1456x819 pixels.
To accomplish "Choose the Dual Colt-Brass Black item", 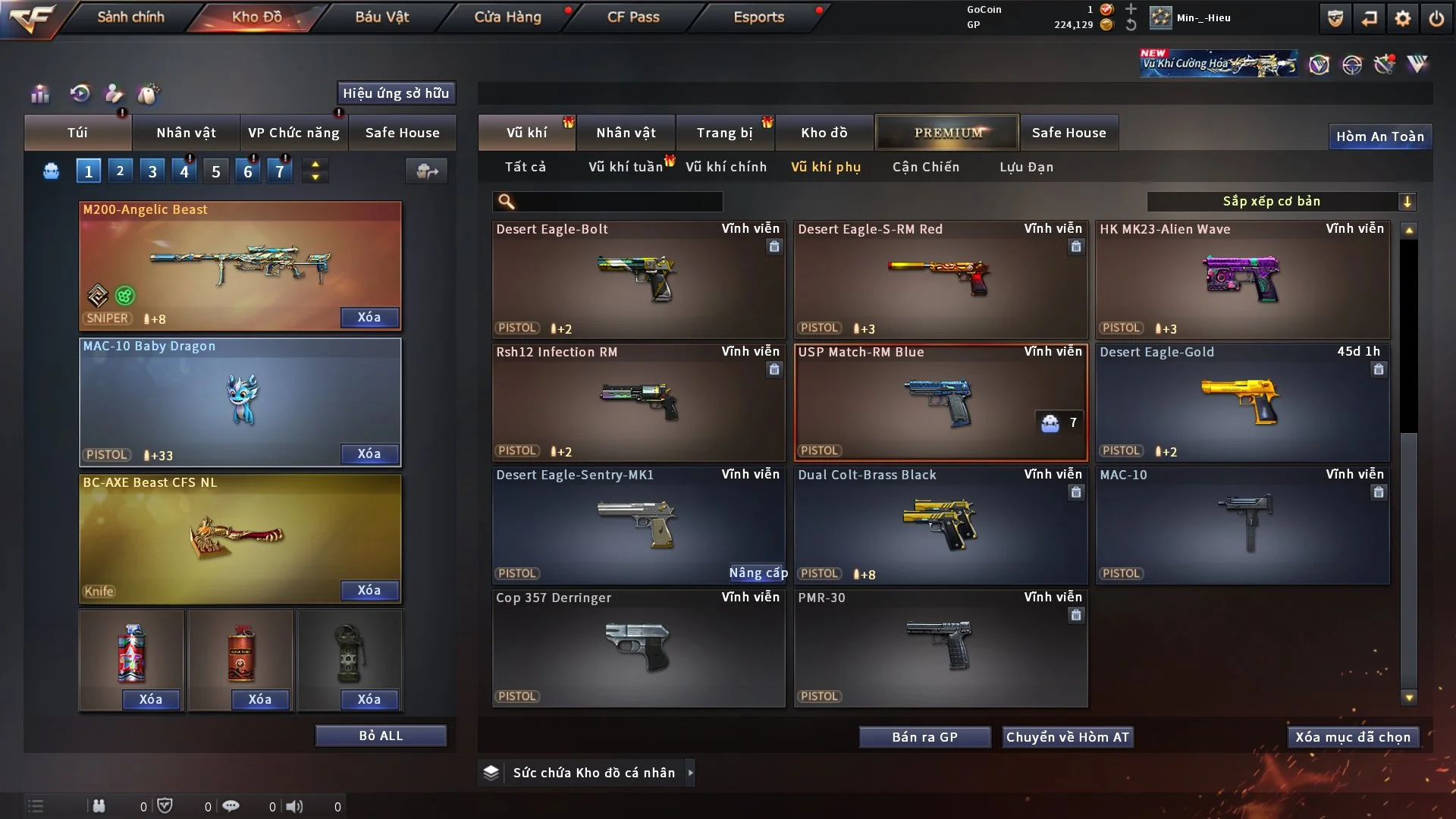I will (940, 525).
